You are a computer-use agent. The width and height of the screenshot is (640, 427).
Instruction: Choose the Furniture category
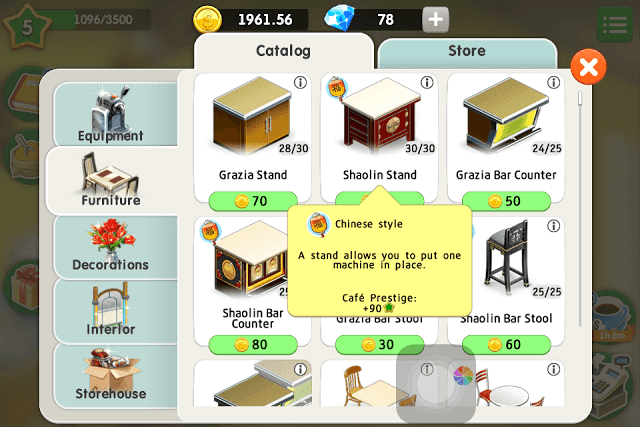pyautogui.click(x=111, y=179)
